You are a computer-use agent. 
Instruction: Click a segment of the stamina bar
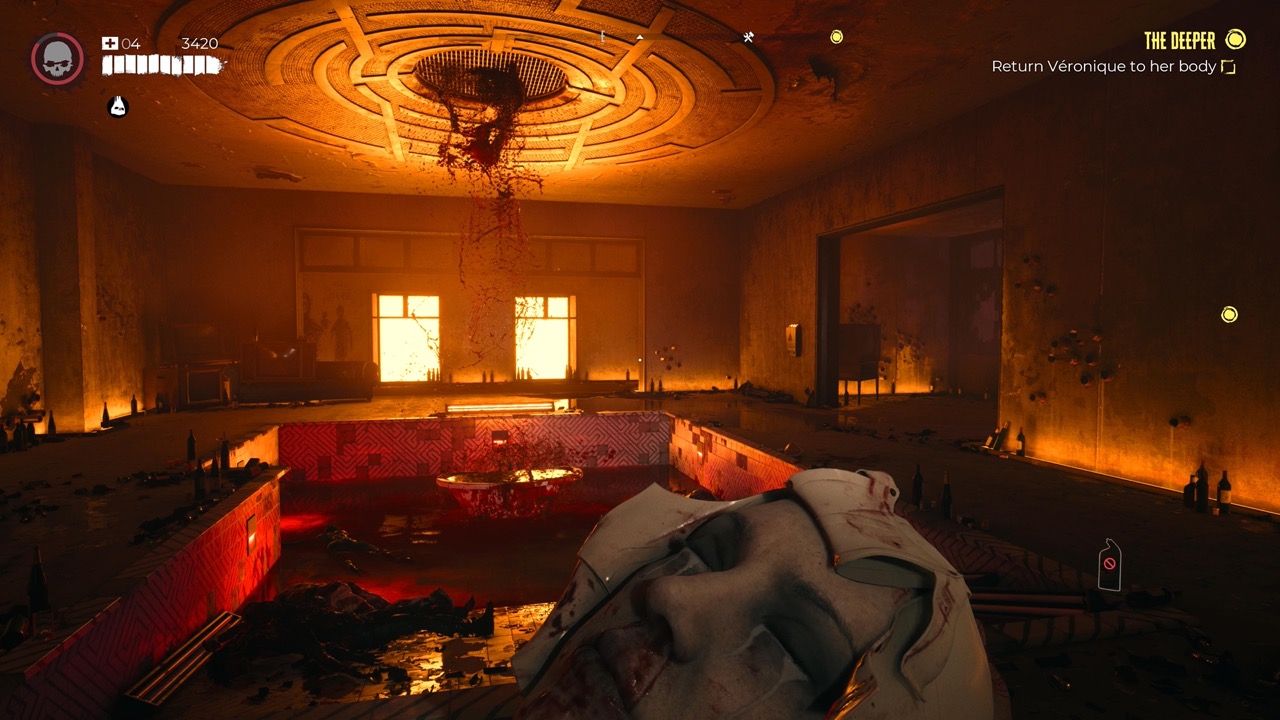click(150, 65)
